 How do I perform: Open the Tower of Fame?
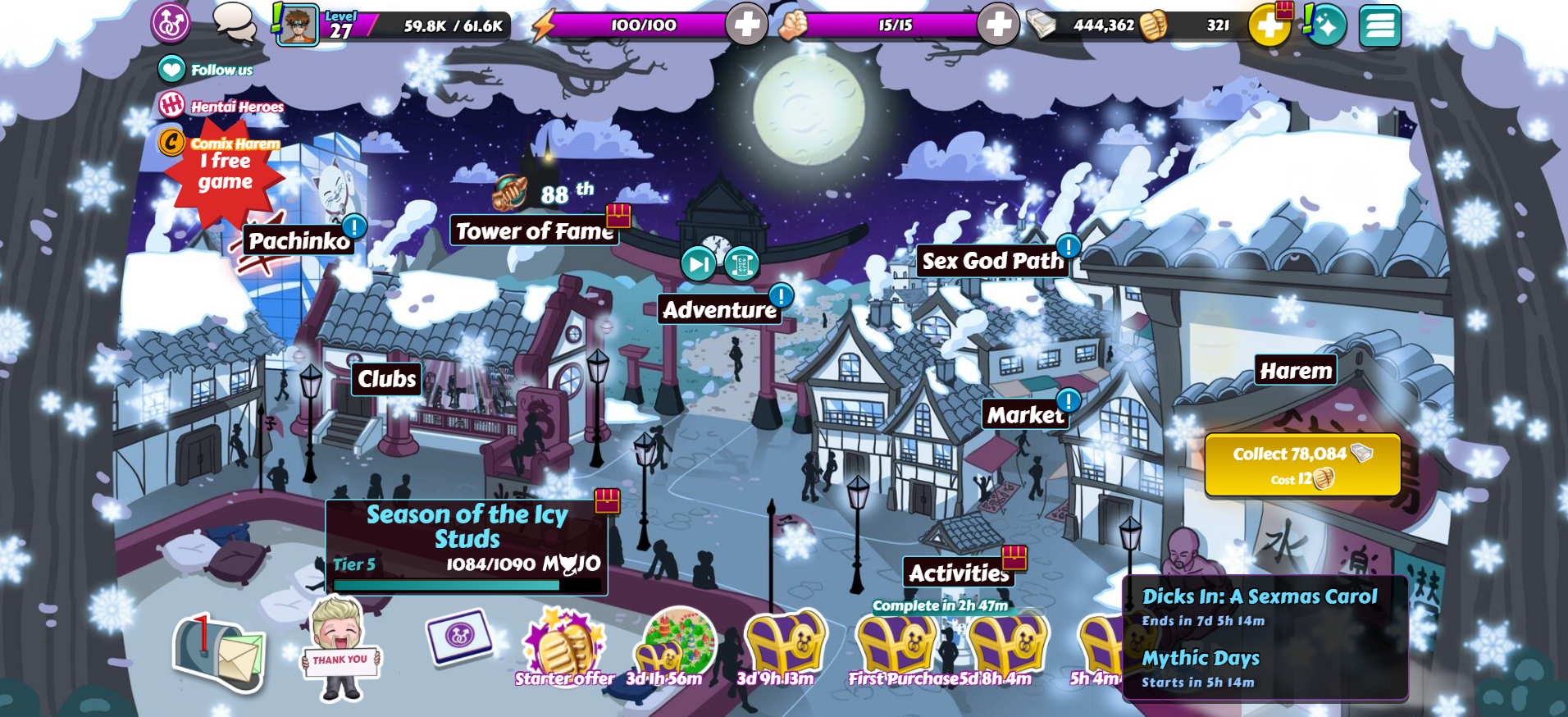(x=534, y=231)
